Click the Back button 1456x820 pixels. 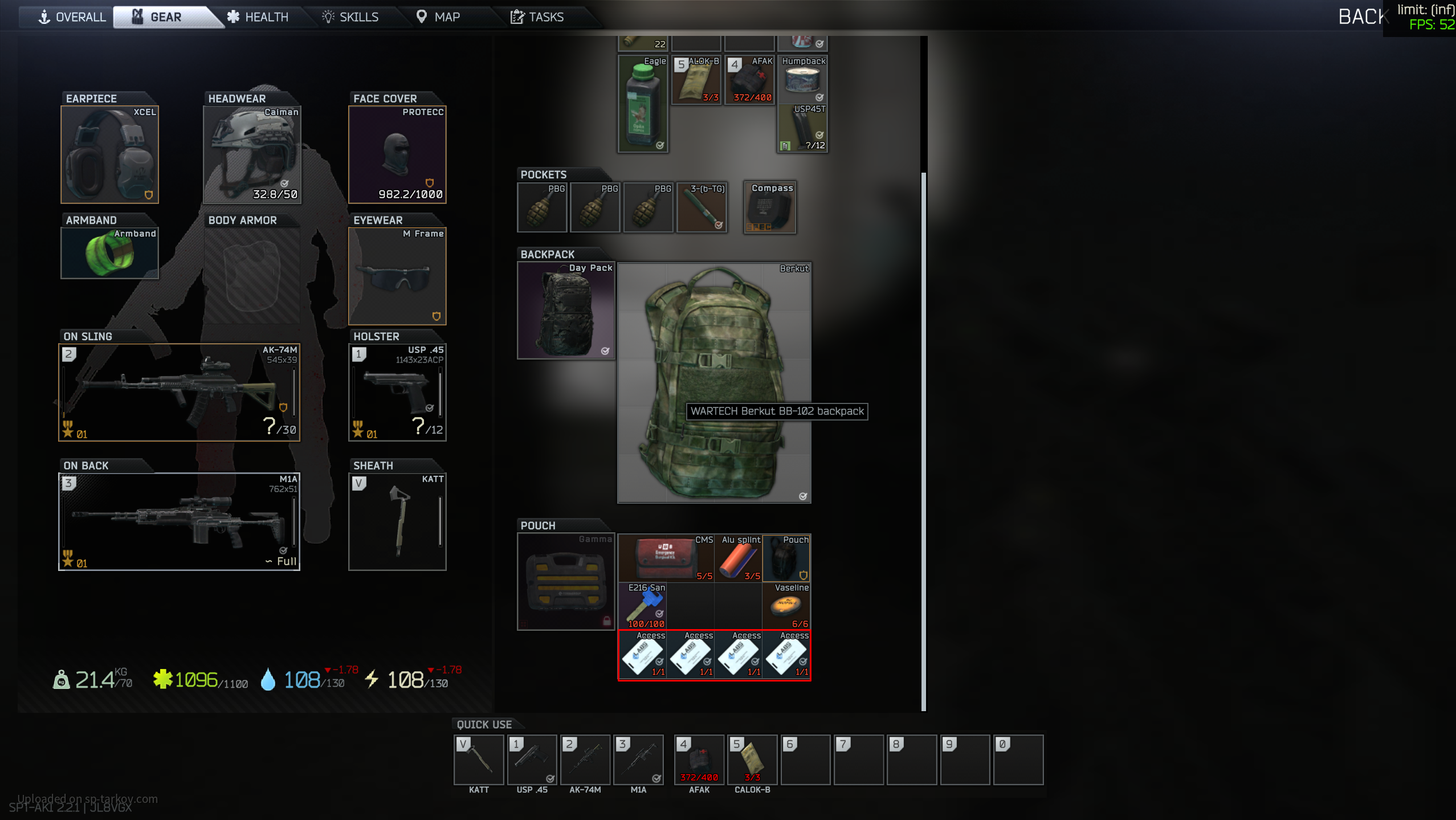[1361, 17]
